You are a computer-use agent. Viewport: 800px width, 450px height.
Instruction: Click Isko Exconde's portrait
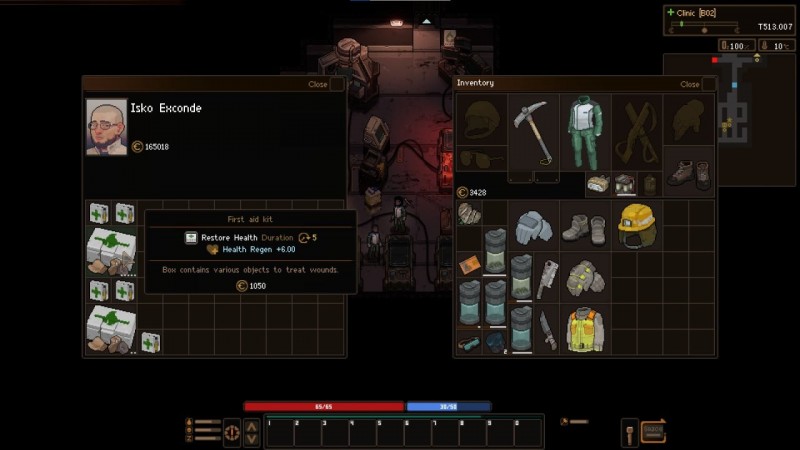coord(106,126)
